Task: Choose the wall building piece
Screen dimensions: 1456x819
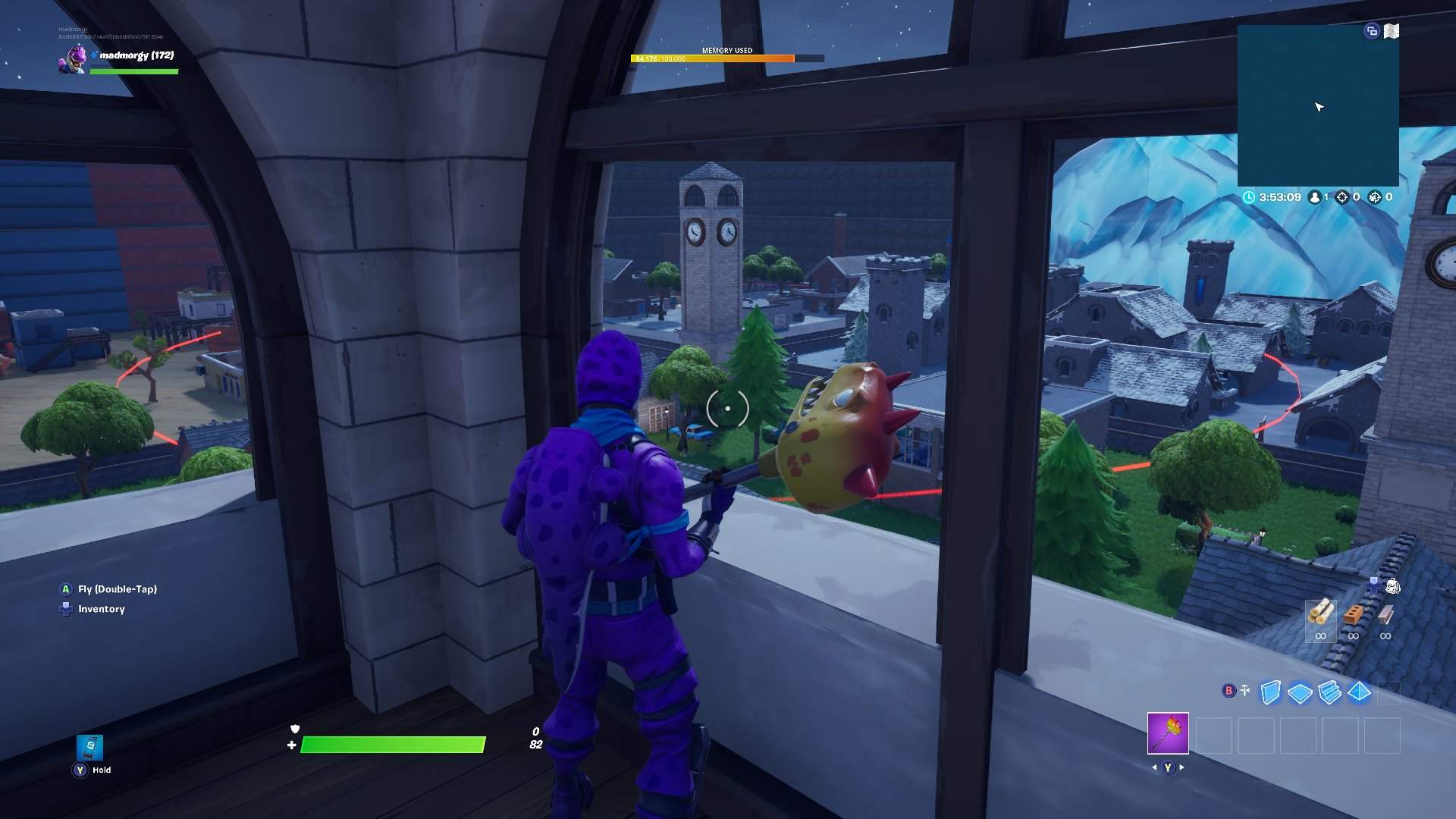Action: click(x=1270, y=692)
